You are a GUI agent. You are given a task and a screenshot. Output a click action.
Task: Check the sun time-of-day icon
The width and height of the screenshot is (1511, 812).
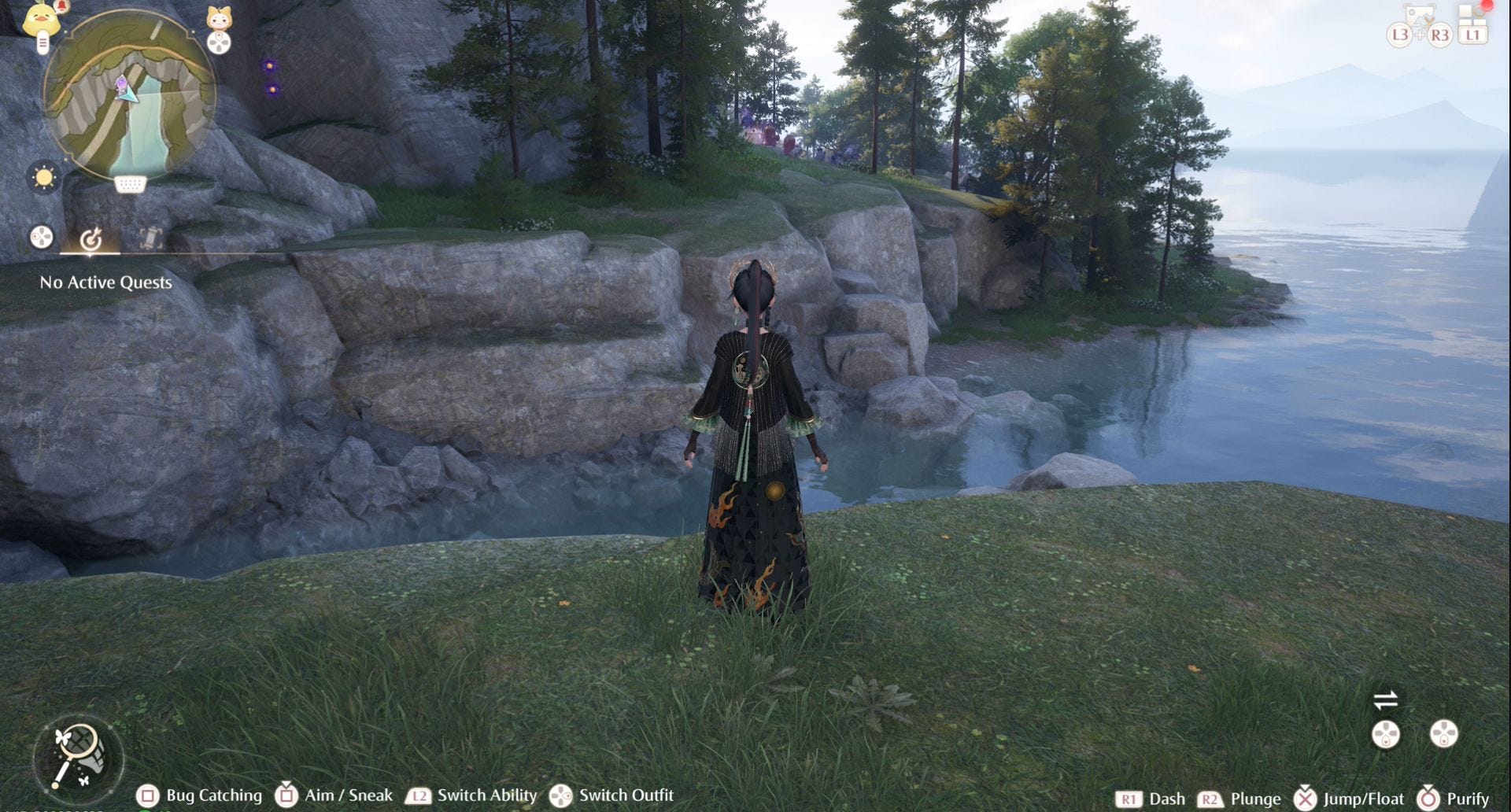pos(44,177)
